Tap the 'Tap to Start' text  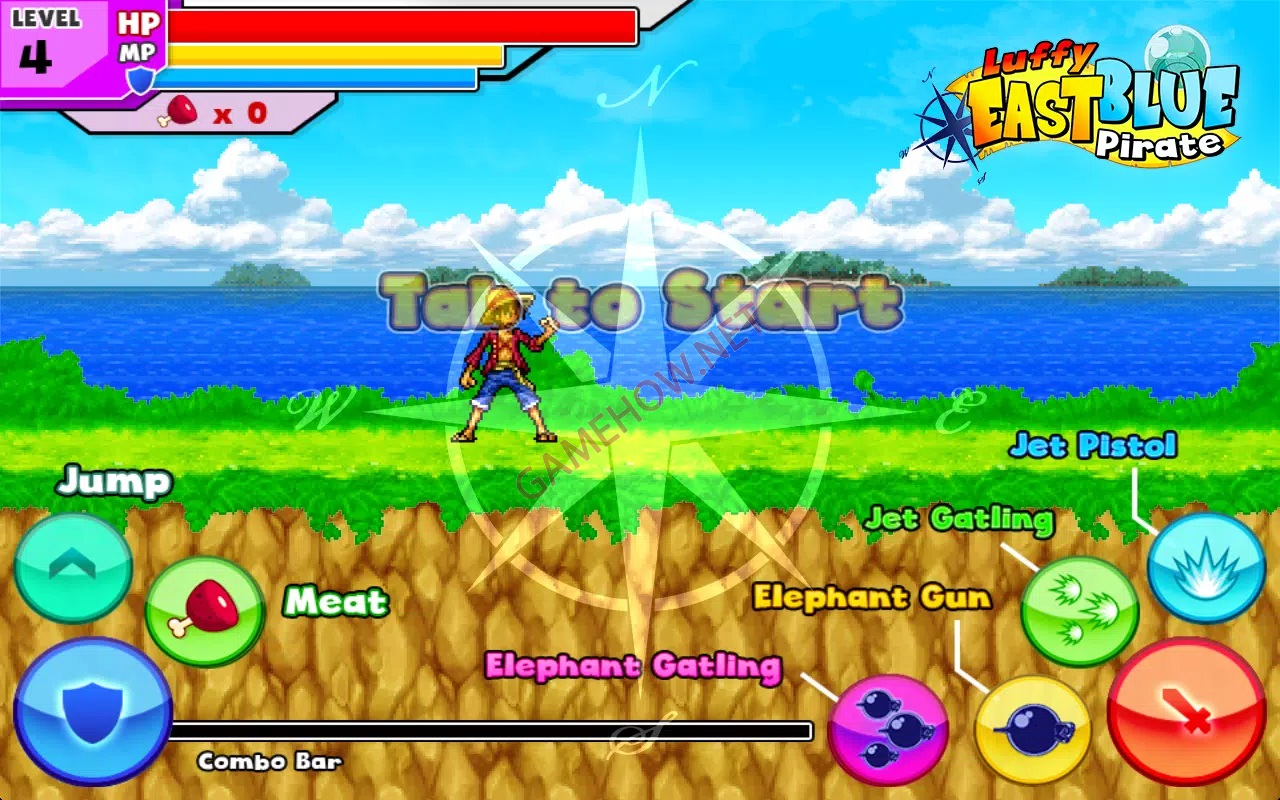[640, 300]
